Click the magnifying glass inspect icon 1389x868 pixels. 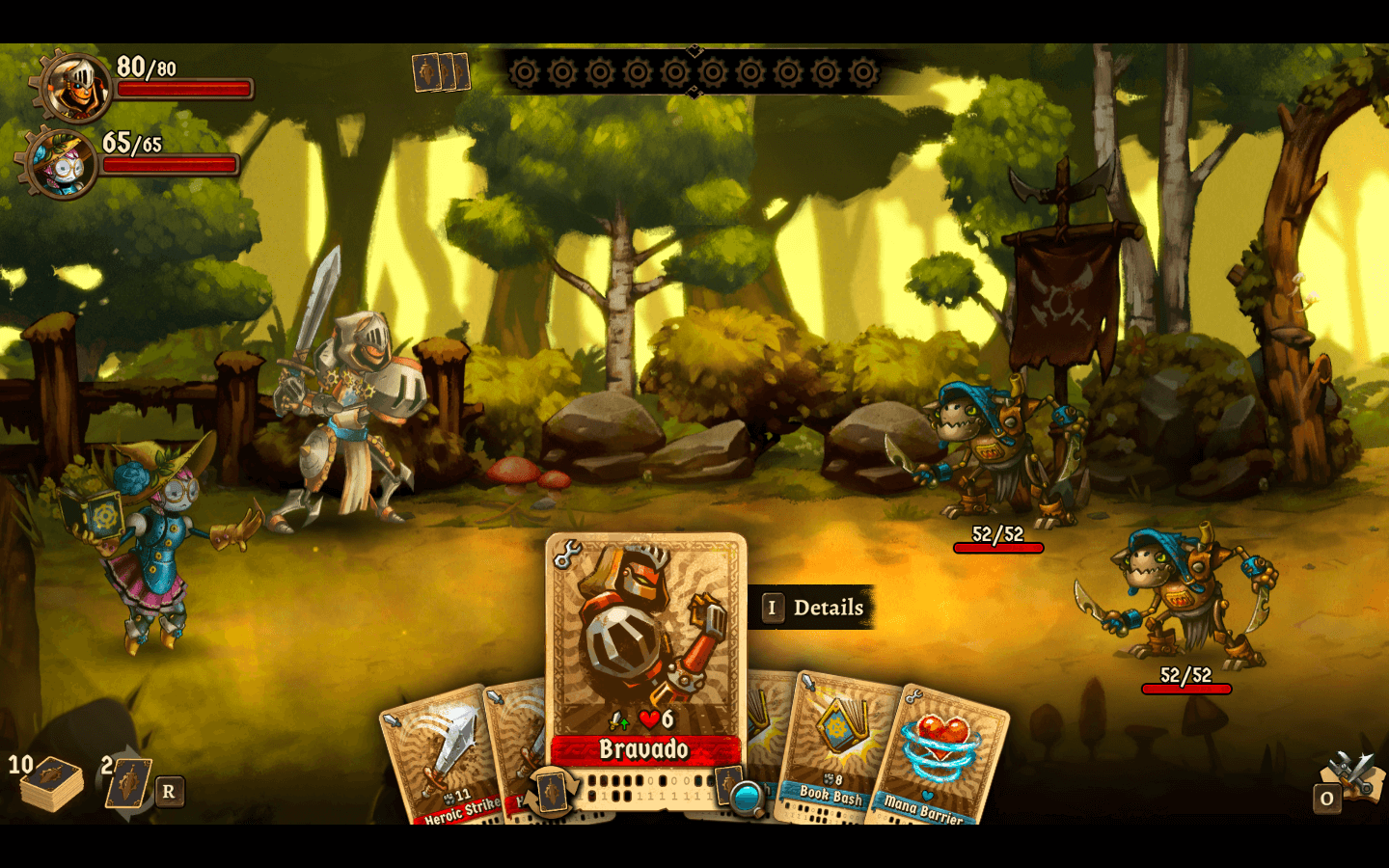[747, 798]
